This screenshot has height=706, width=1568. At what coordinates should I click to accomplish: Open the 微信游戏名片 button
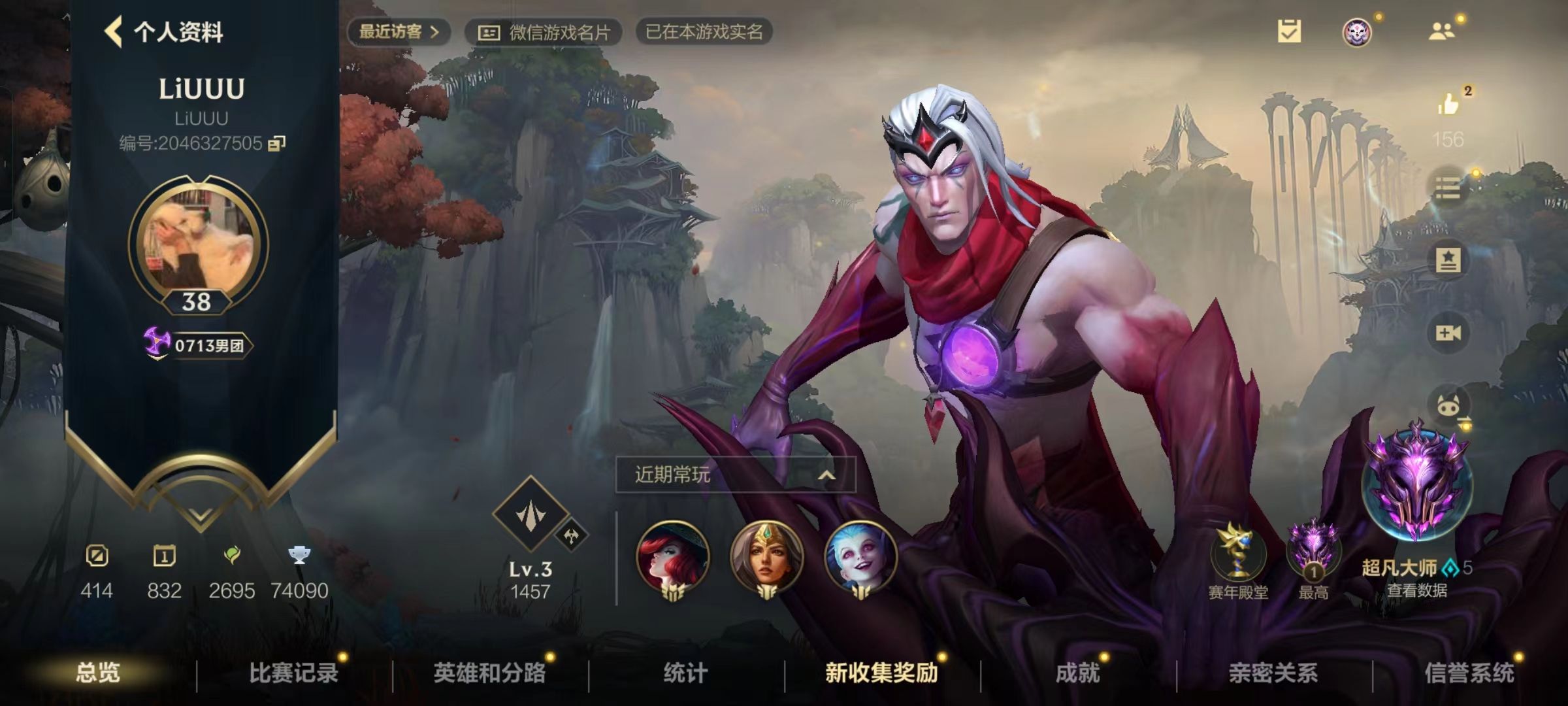coord(547,31)
